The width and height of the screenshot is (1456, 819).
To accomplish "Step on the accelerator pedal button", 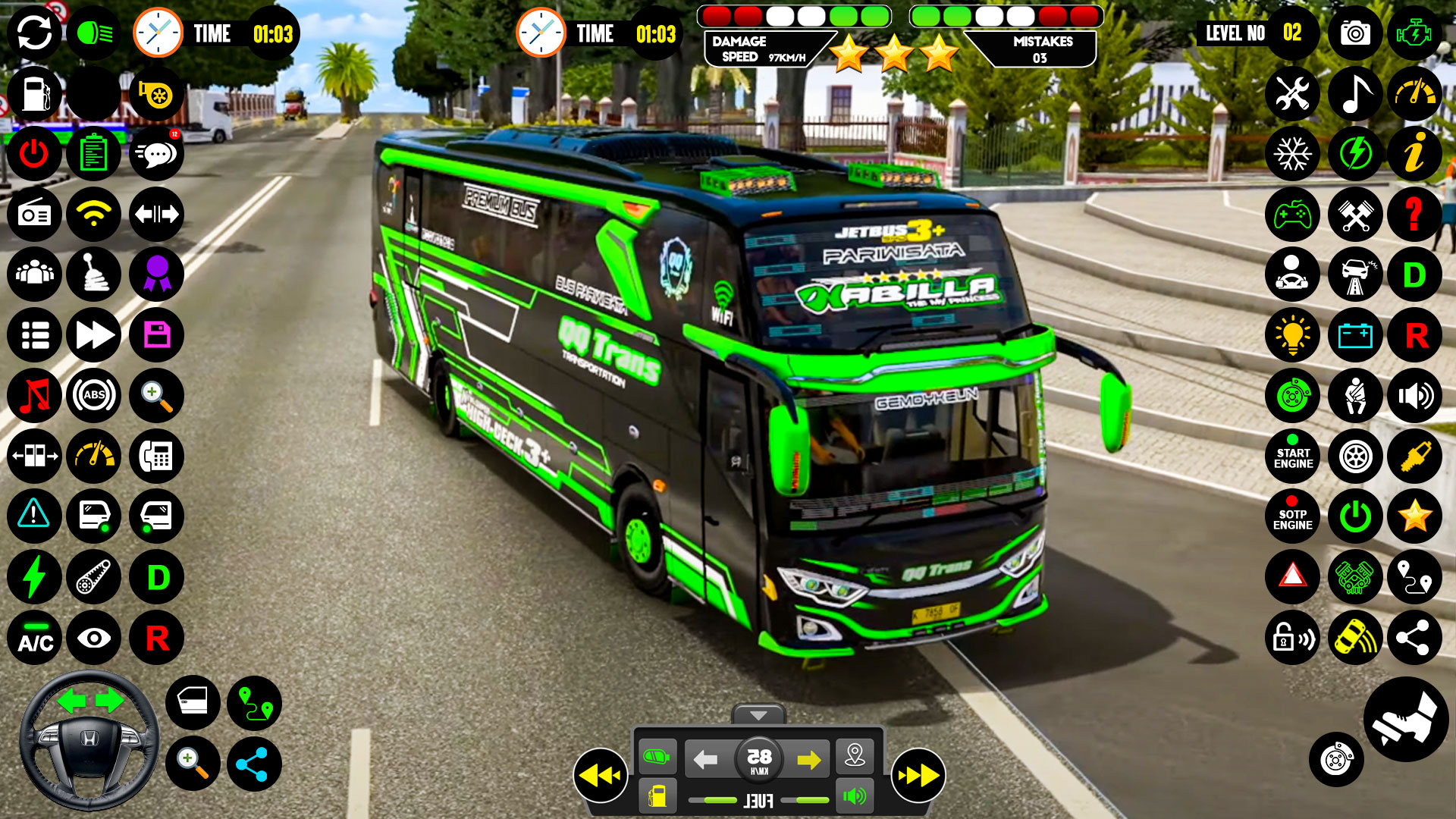I will click(1405, 719).
